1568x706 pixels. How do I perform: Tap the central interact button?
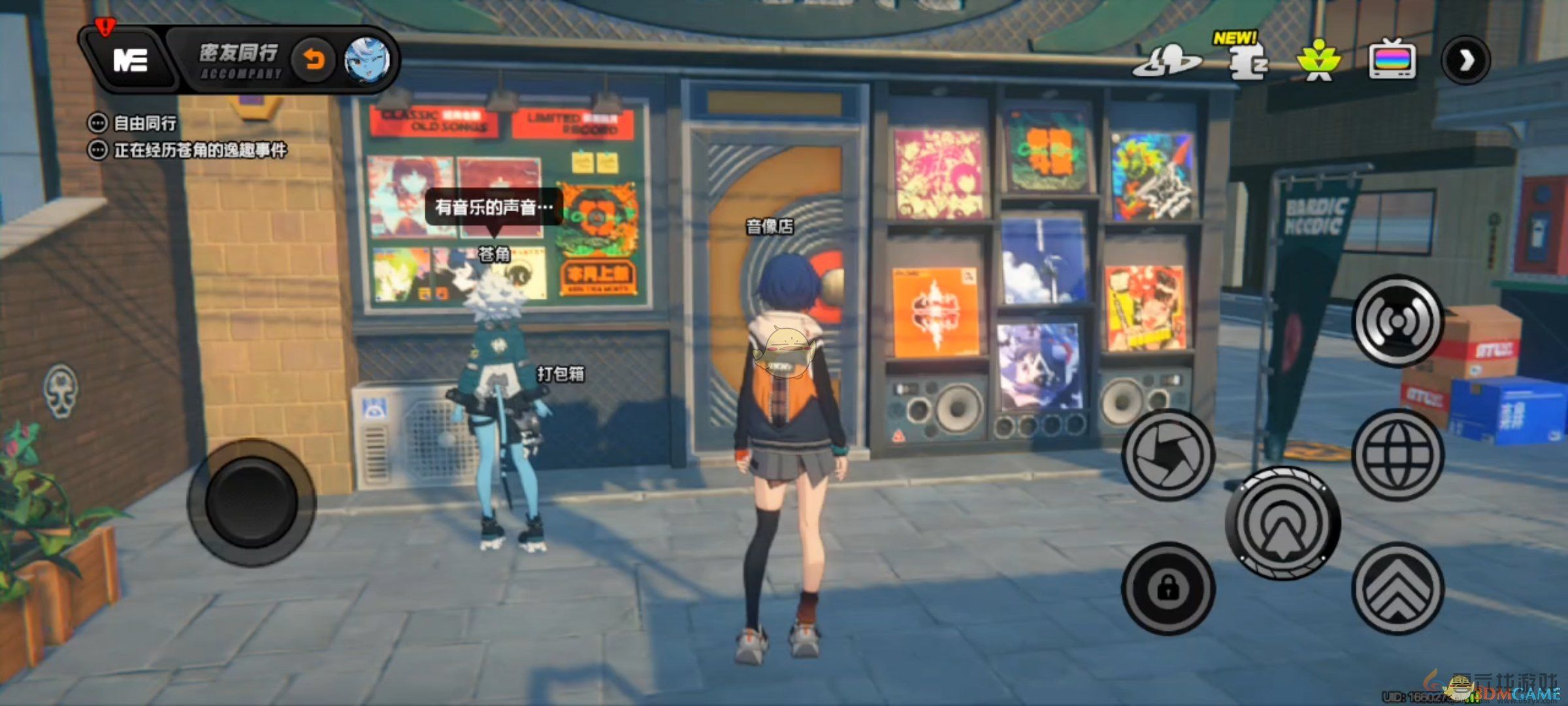1282,523
